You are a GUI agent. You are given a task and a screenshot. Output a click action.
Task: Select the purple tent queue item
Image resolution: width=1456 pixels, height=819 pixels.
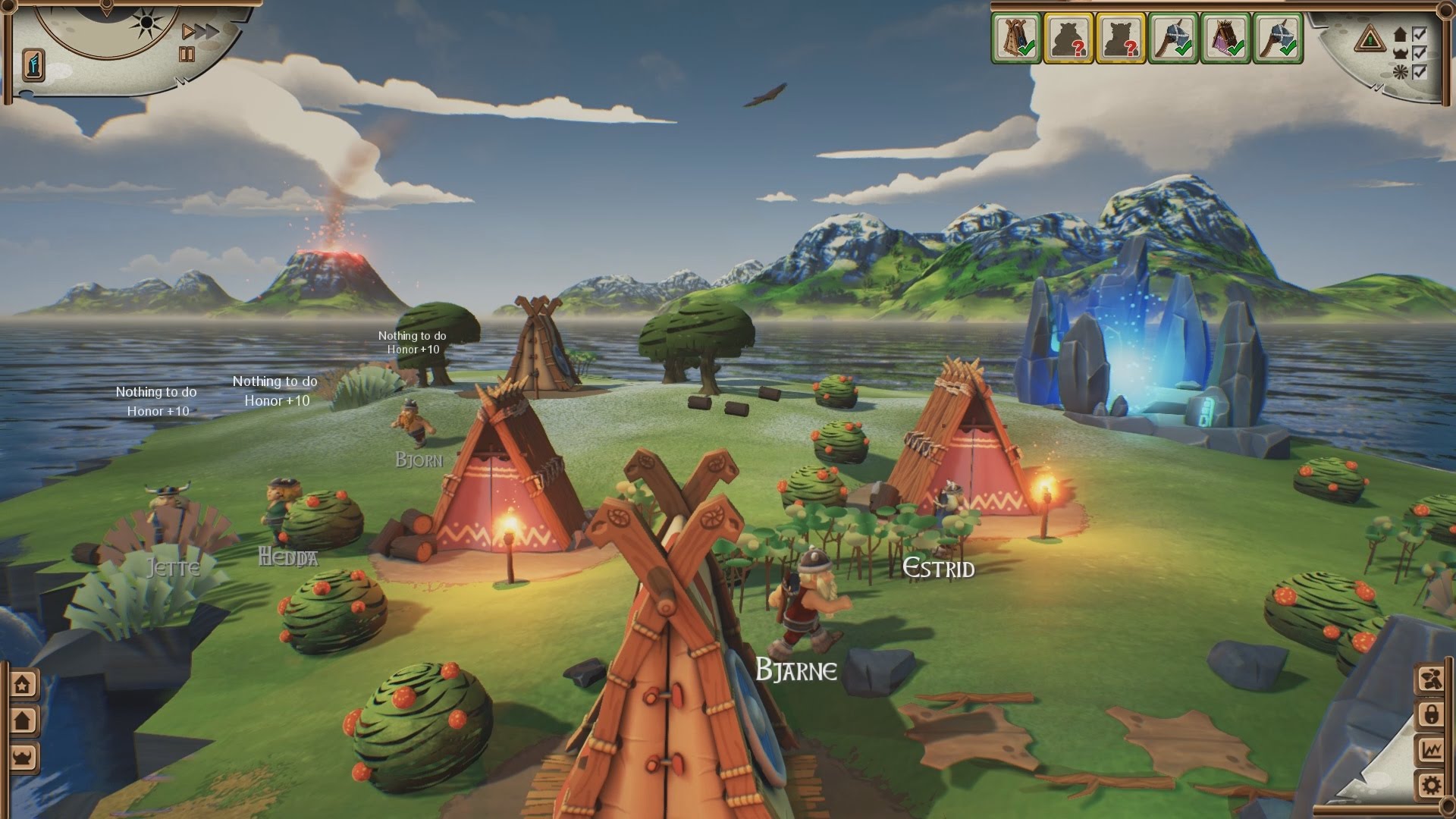coord(1226,37)
